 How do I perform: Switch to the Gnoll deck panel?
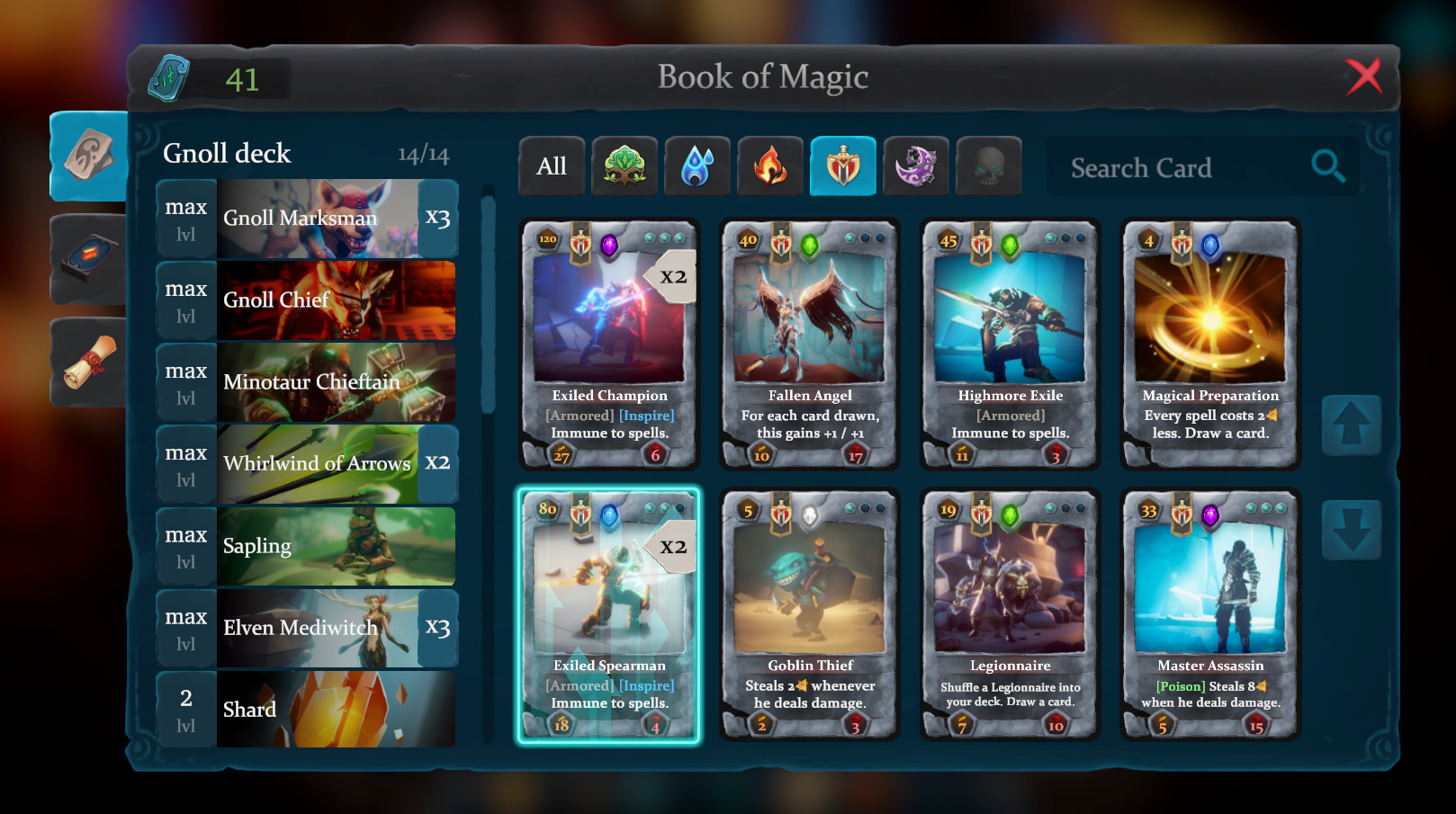click(226, 153)
